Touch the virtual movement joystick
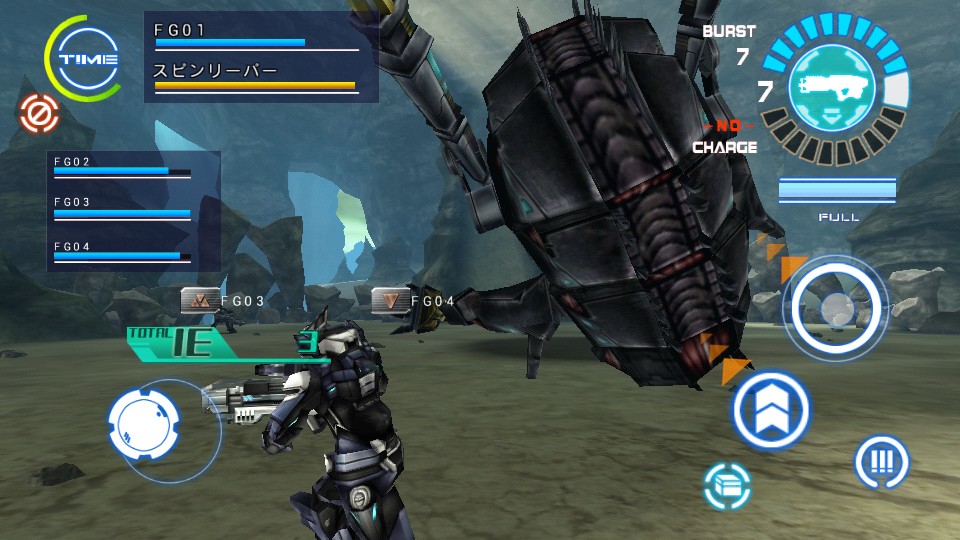 [143, 422]
